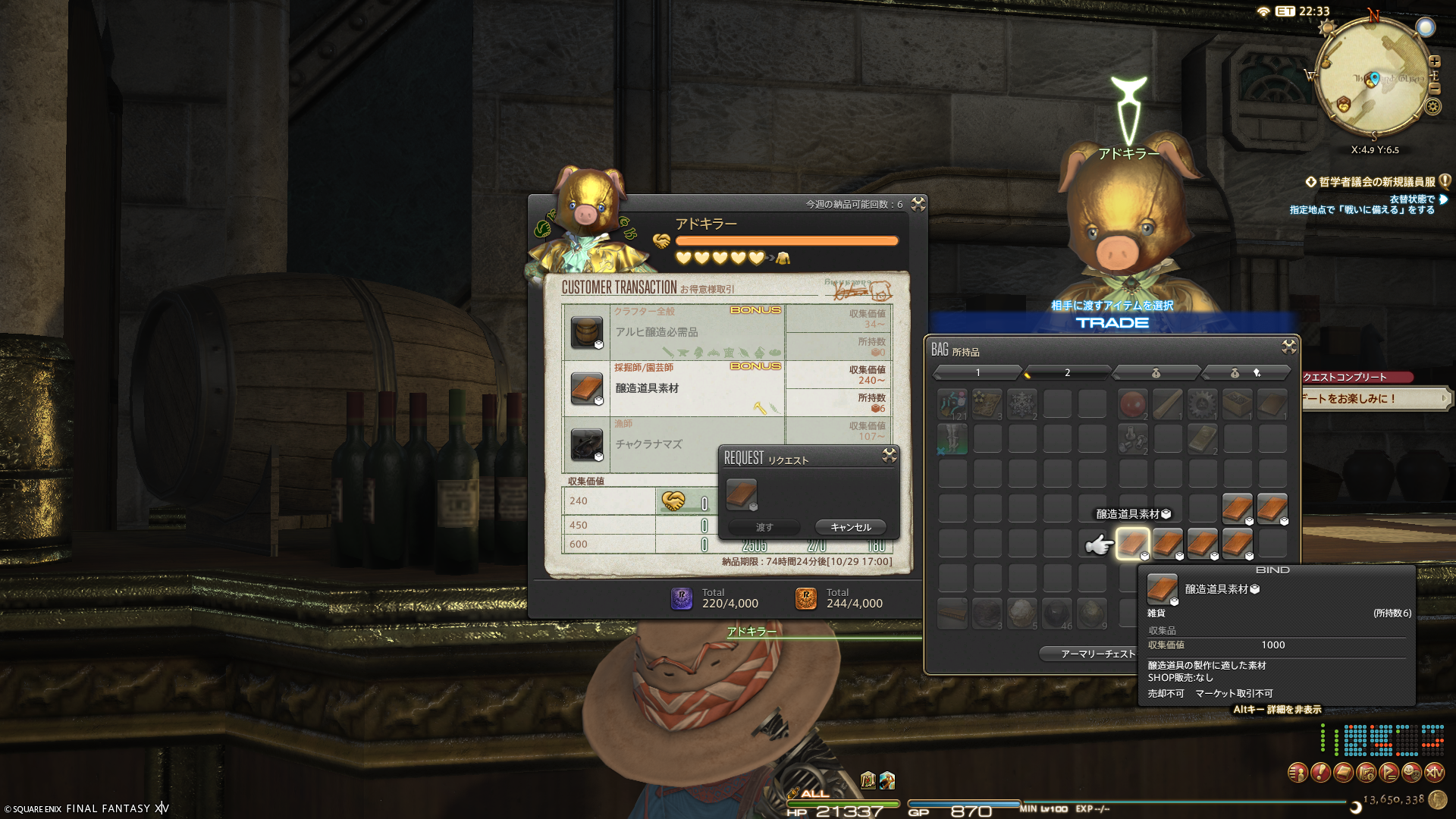Open the 哲学者議会の新規議員服 quest tracker entry
The height and width of the screenshot is (819, 1456).
1376,182
